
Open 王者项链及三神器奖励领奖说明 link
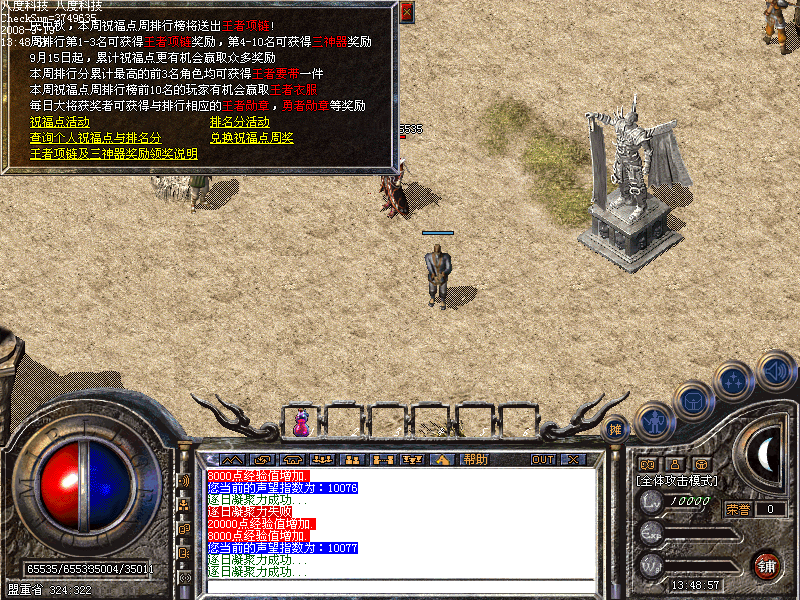click(113, 154)
